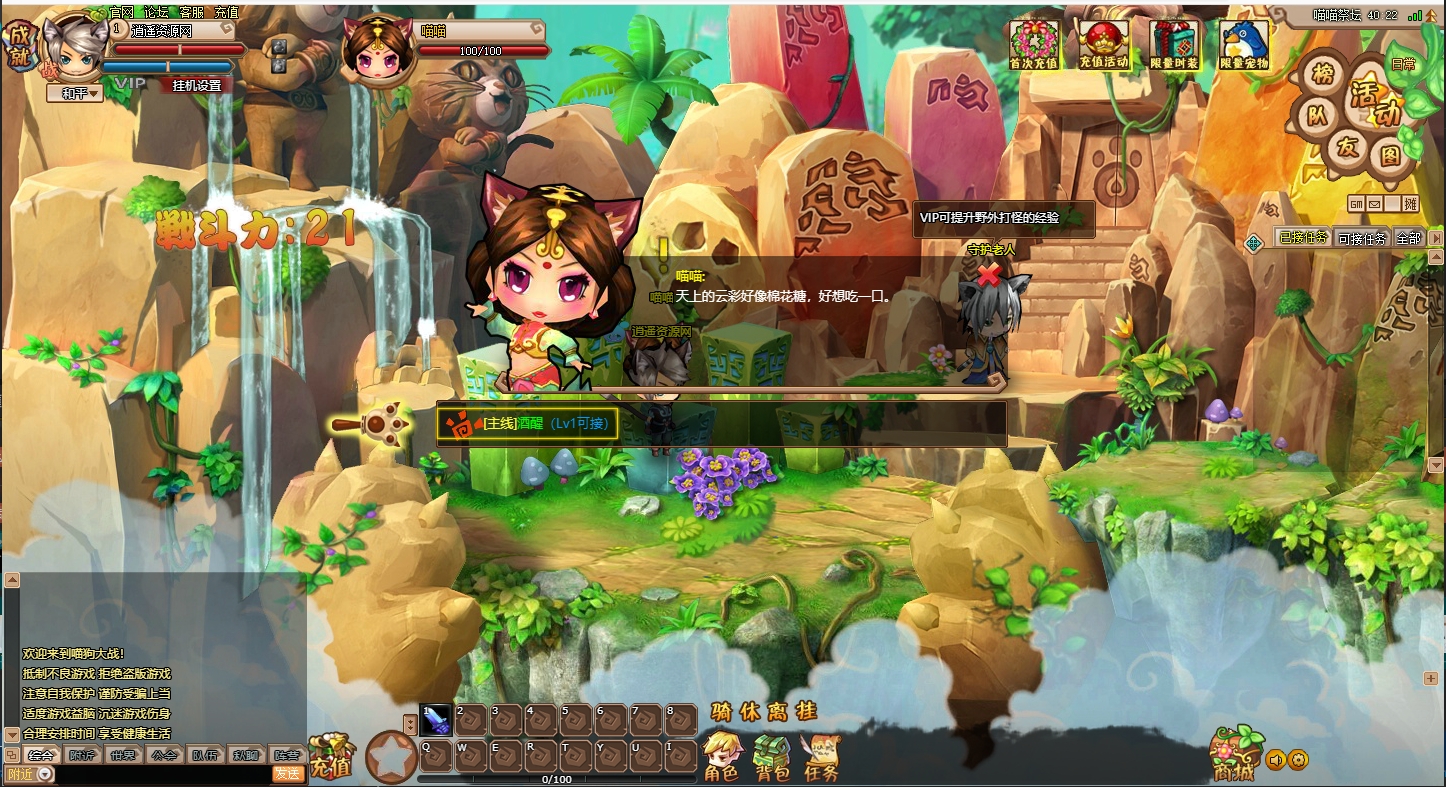1446x787 pixels.
Task: Open the mail envelope icon
Action: [x=1374, y=204]
